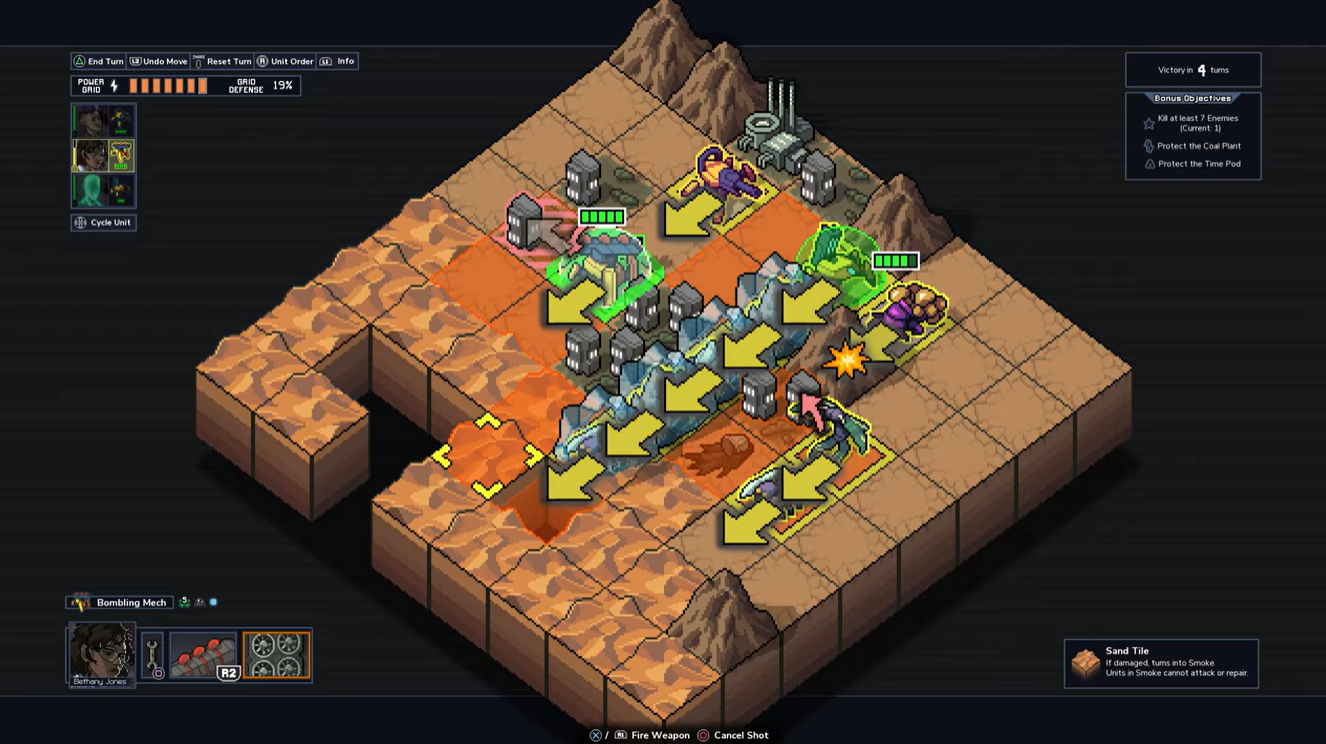Choose the red-tipped bomb launcher weapon
The image size is (1326, 744).
click(204, 655)
